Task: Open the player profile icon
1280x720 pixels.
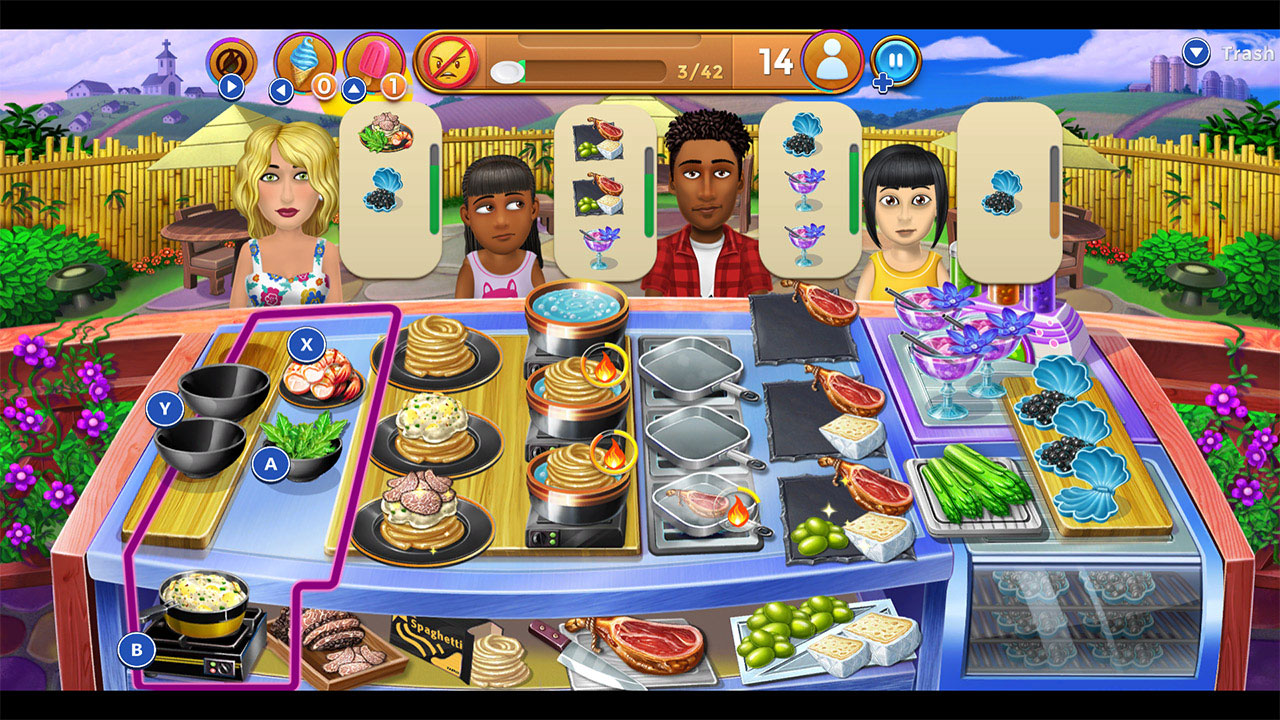Action: (x=834, y=63)
